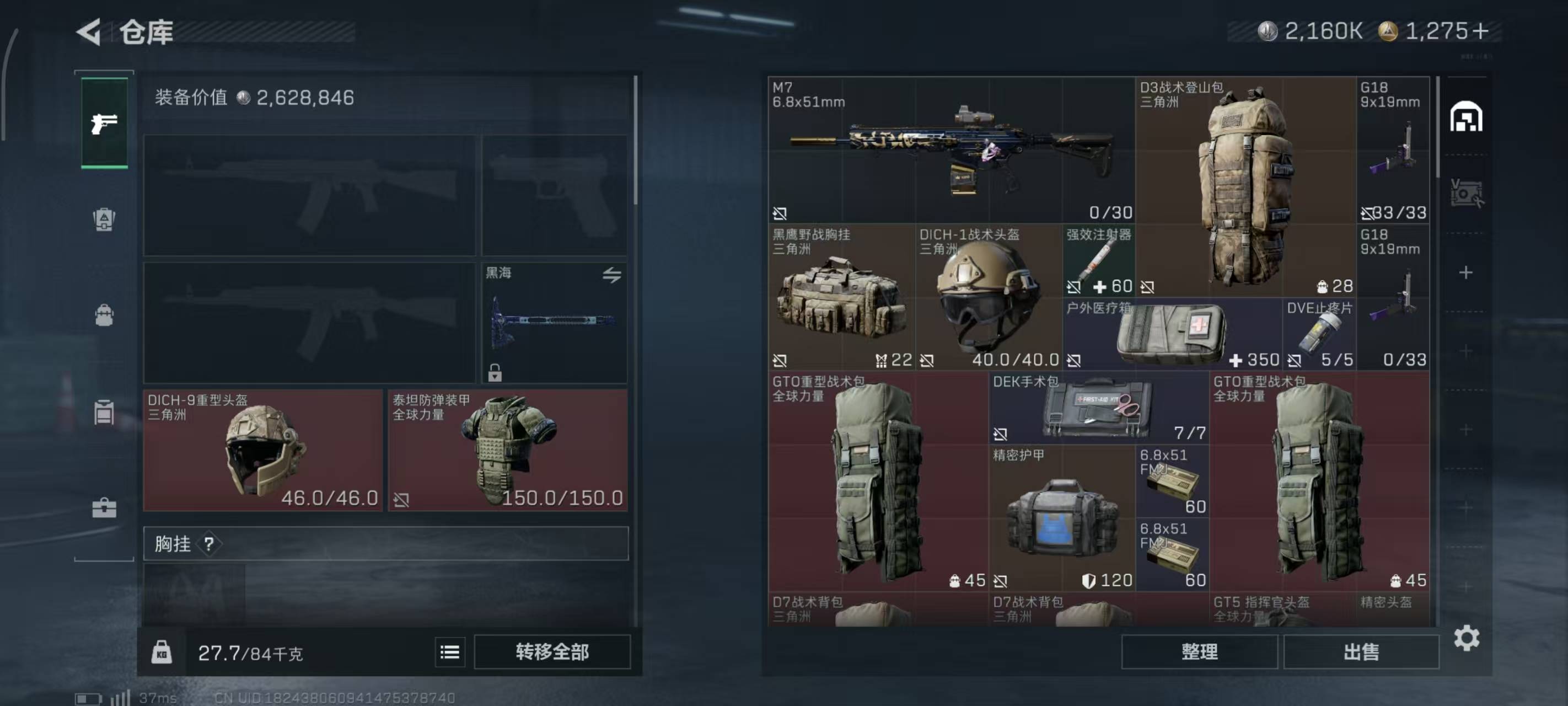
Task: Select the 强效注射器 injector item
Action: 1099,260
